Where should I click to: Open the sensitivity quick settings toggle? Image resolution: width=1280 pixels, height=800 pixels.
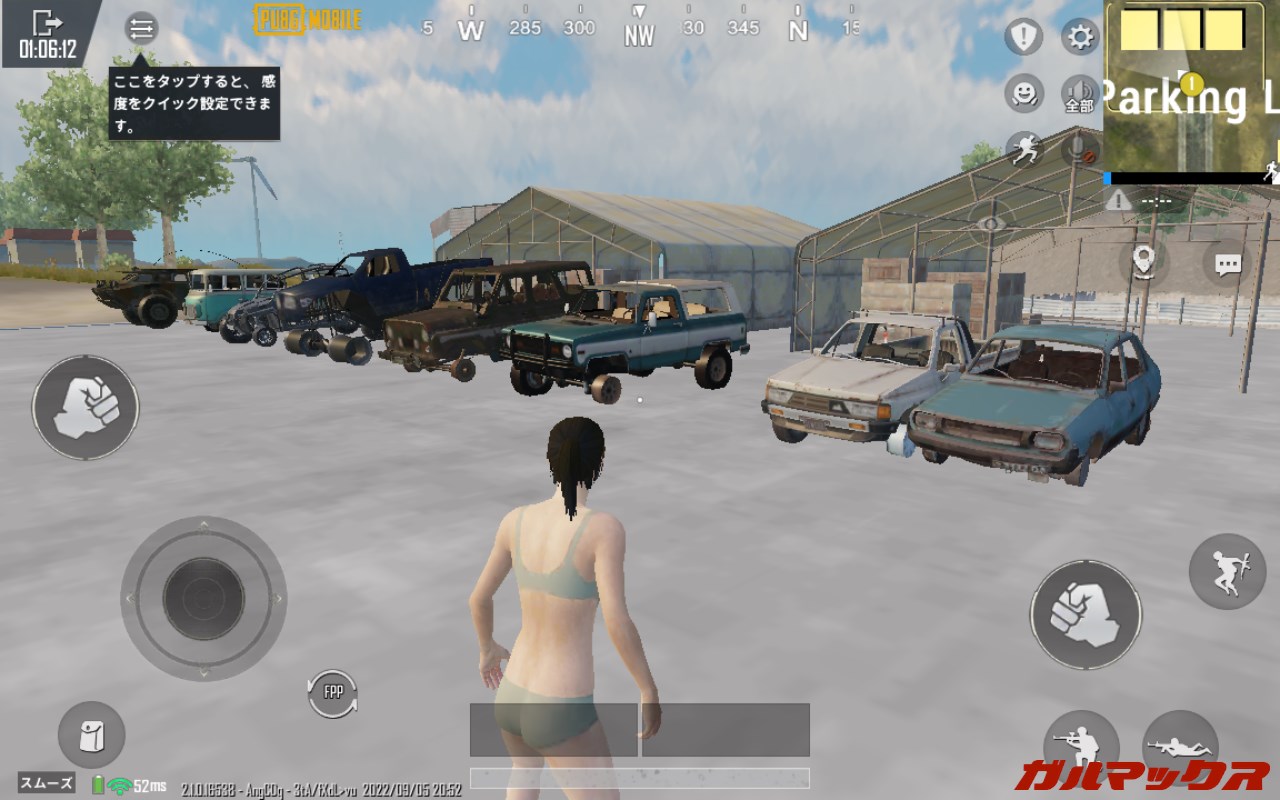(x=141, y=28)
